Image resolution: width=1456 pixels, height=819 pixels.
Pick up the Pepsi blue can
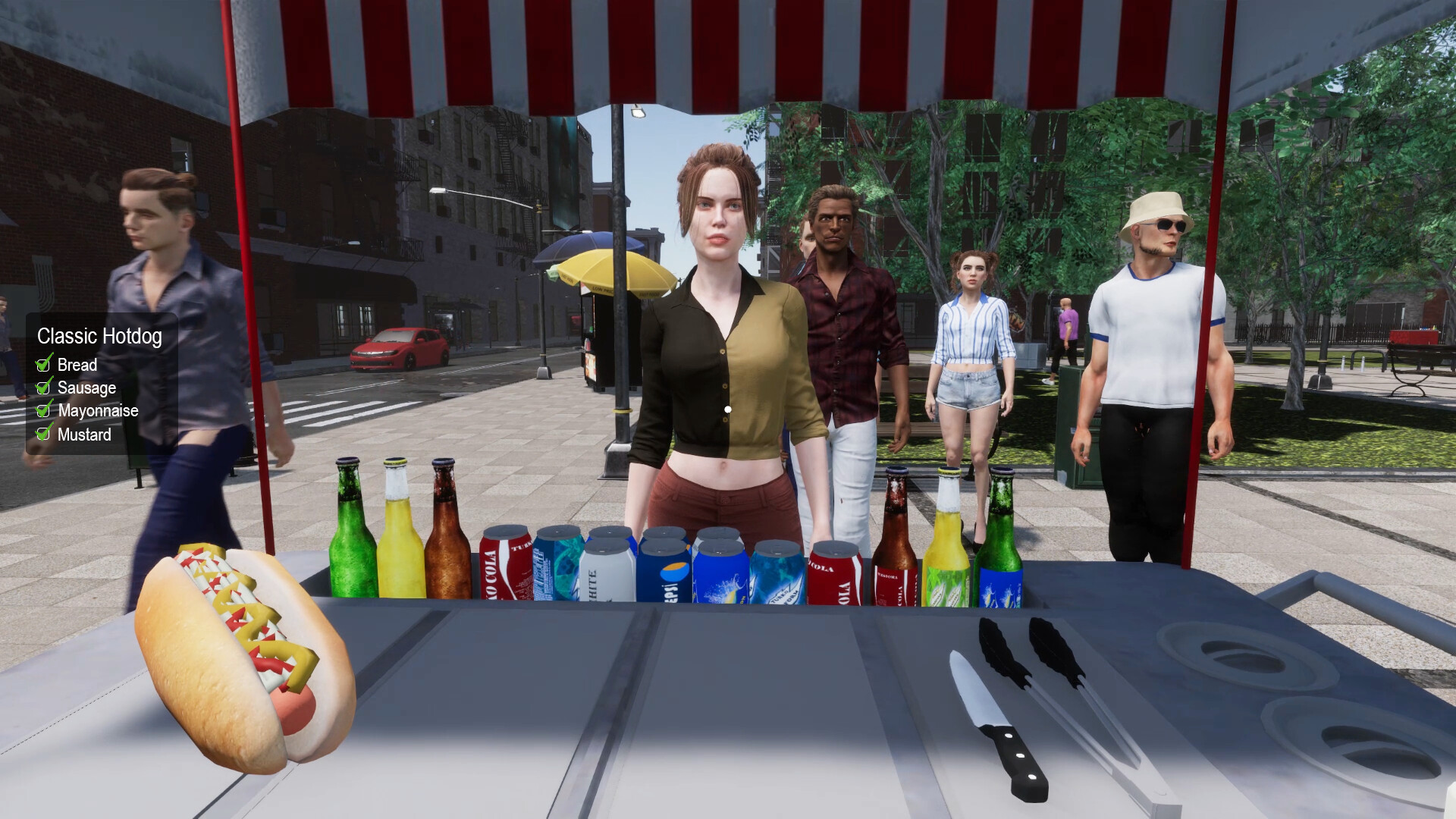(x=666, y=573)
